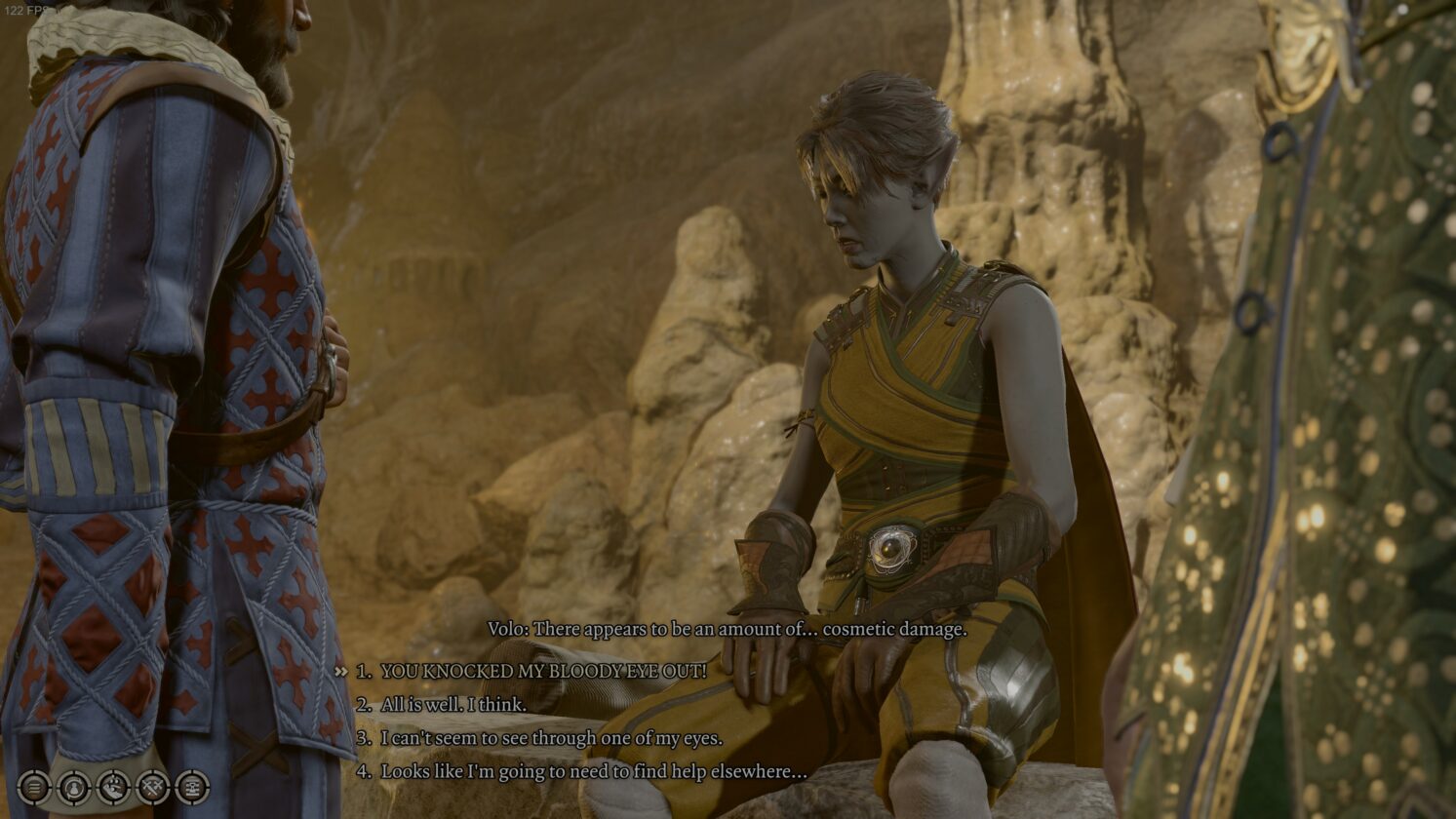1456x819 pixels.
Task: Choose "YOU KNOCKED MY BLOODY EYE OUT!" reply
Action: tap(543, 671)
